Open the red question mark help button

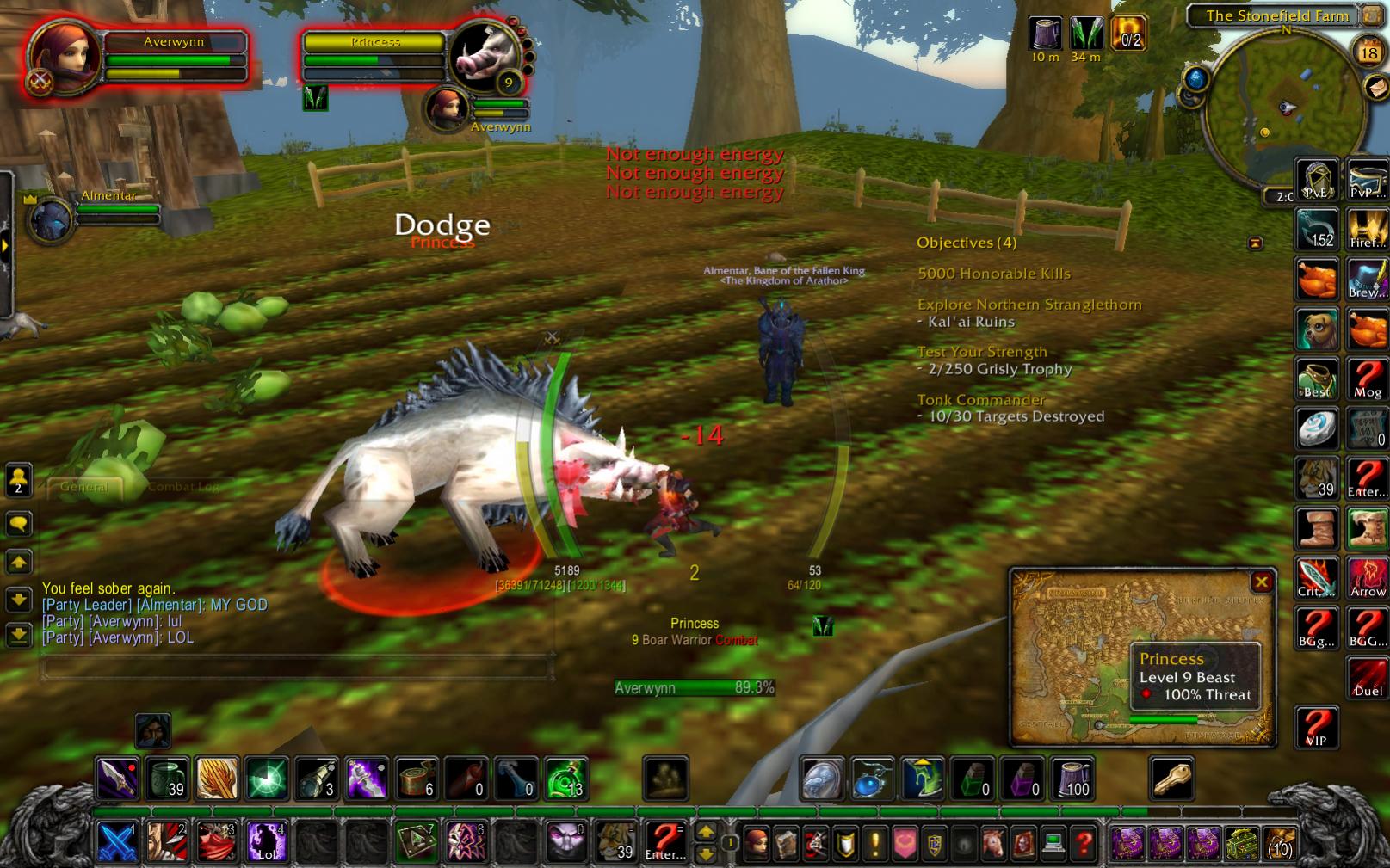1084,844
